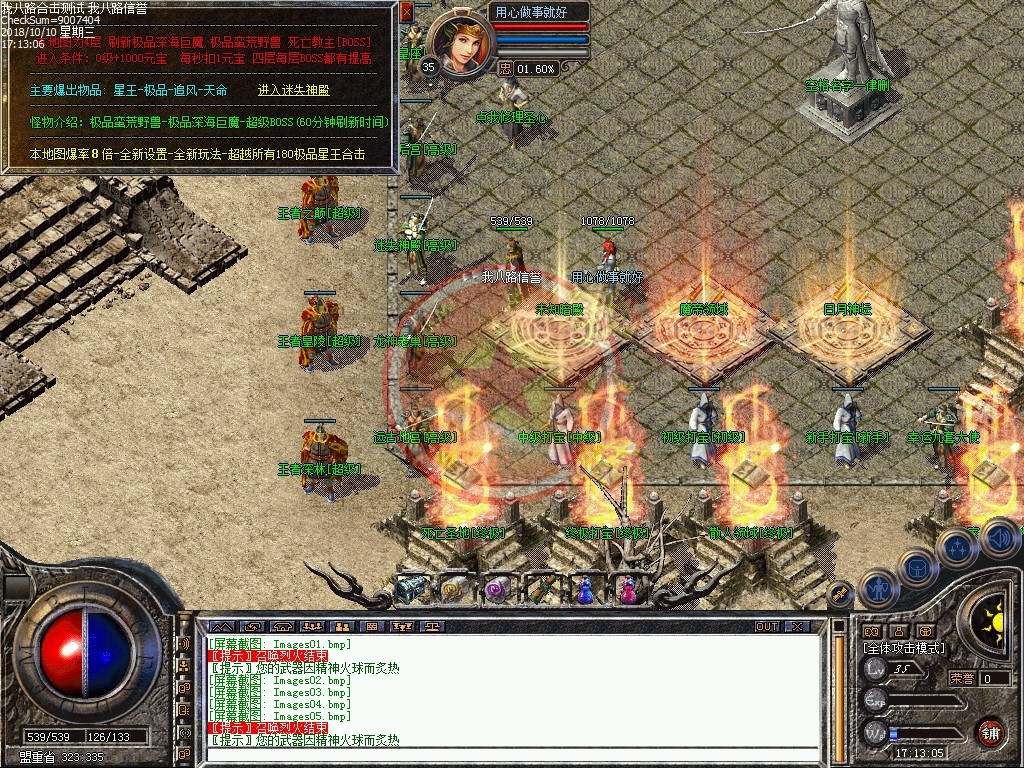The width and height of the screenshot is (1024, 768).
Task: Use the pink potion in the hotbar
Action: 628,591
